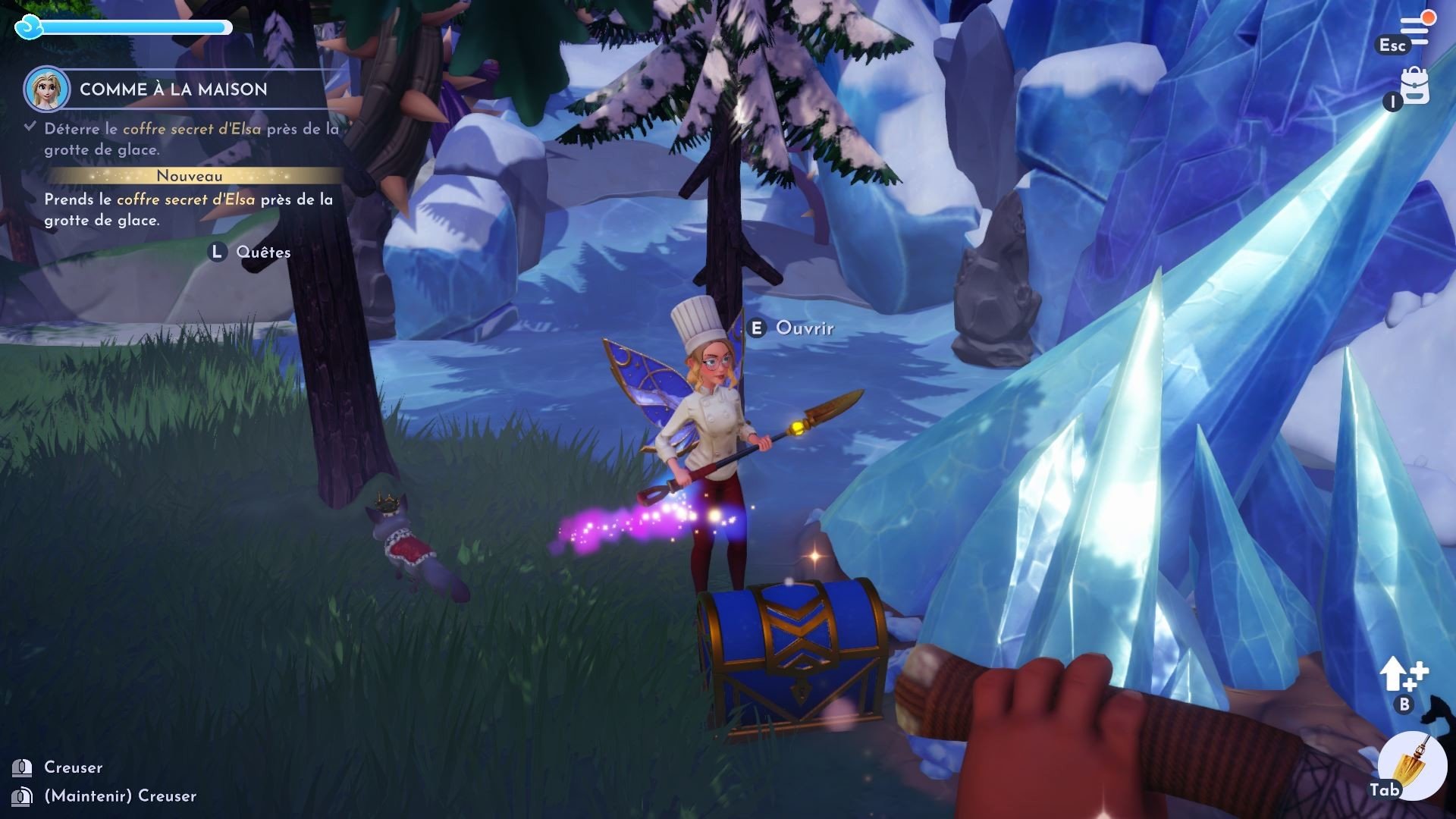The image size is (1456, 819).
Task: Click the swirl icon beside the energy bar
Action: (29, 27)
